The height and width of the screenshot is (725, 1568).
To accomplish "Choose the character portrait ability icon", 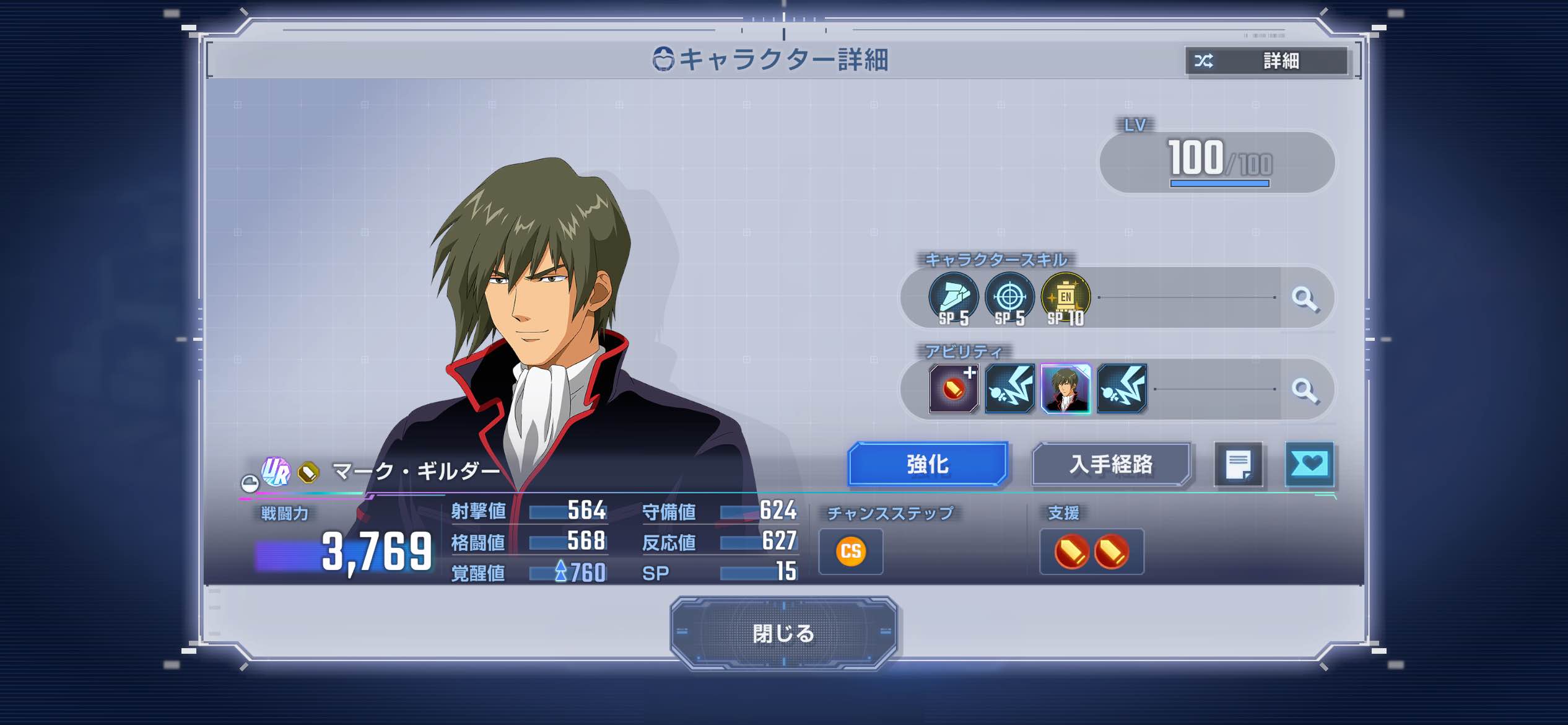I will [1065, 389].
